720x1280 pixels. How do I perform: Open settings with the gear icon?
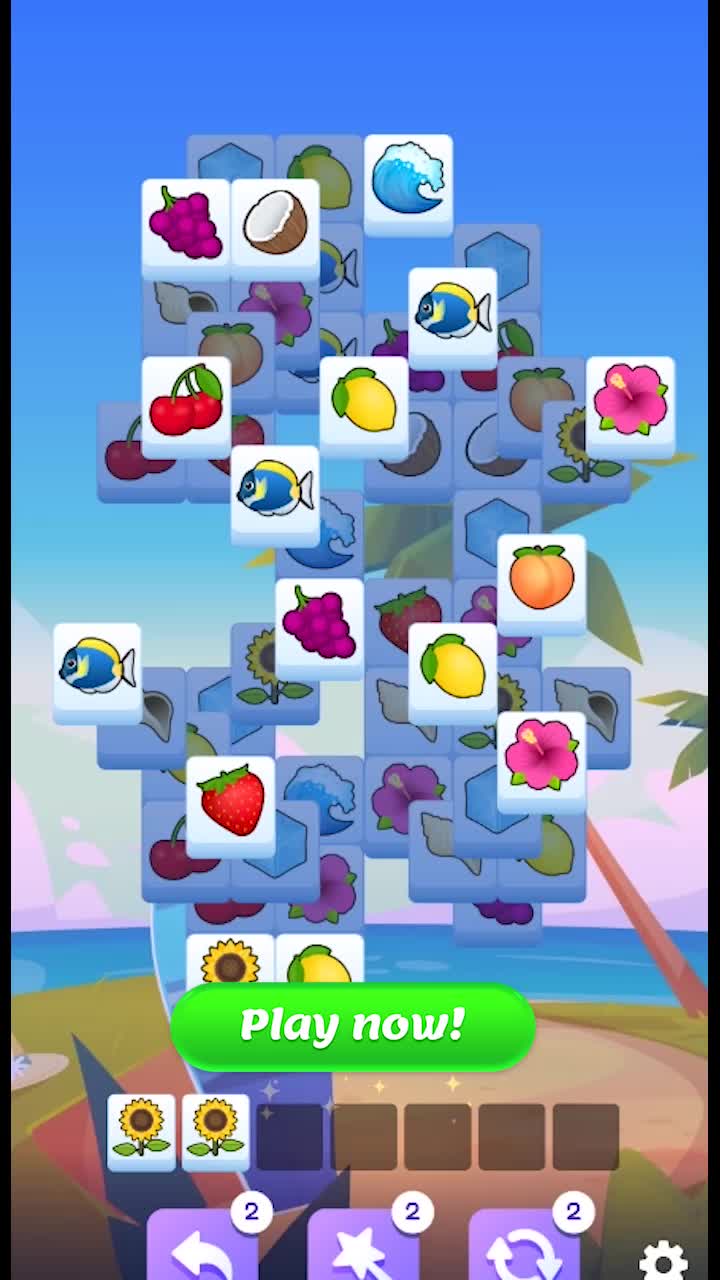[x=663, y=1259]
